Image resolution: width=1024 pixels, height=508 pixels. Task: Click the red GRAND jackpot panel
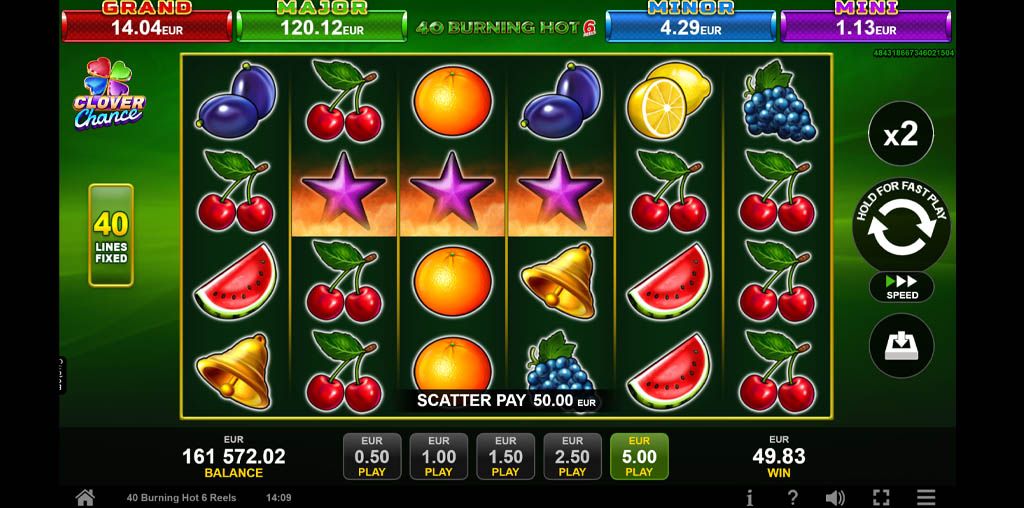[x=147, y=24]
